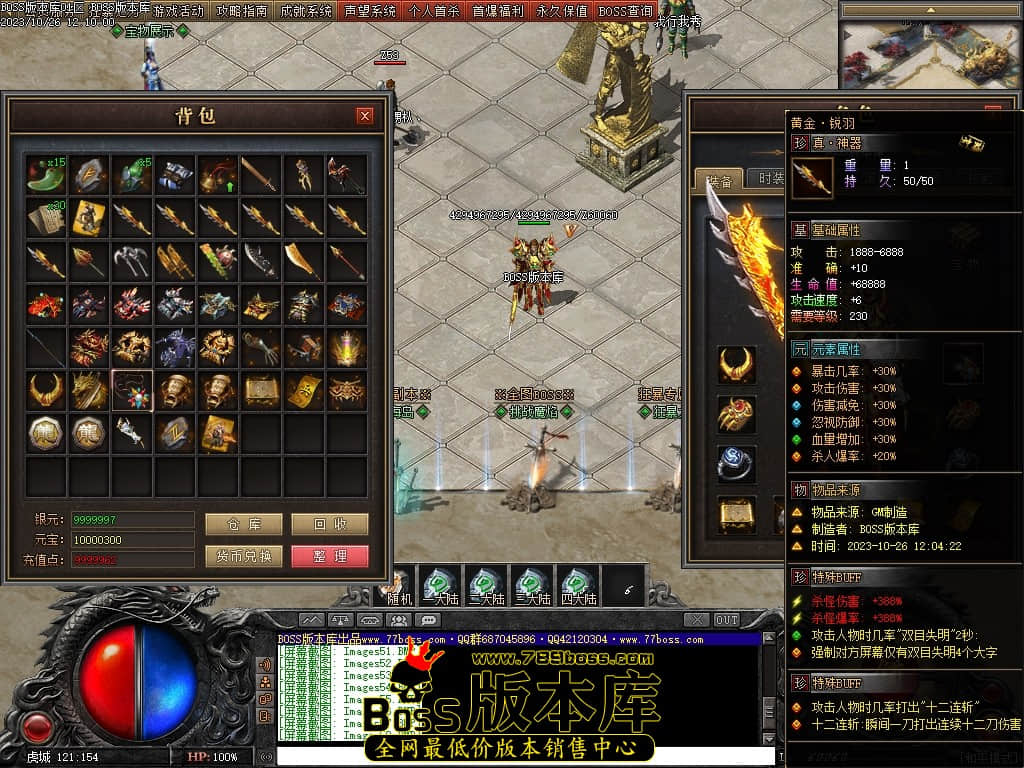Sort the bag with the red 整理 button
This screenshot has width=1024, height=768.
click(x=330, y=556)
